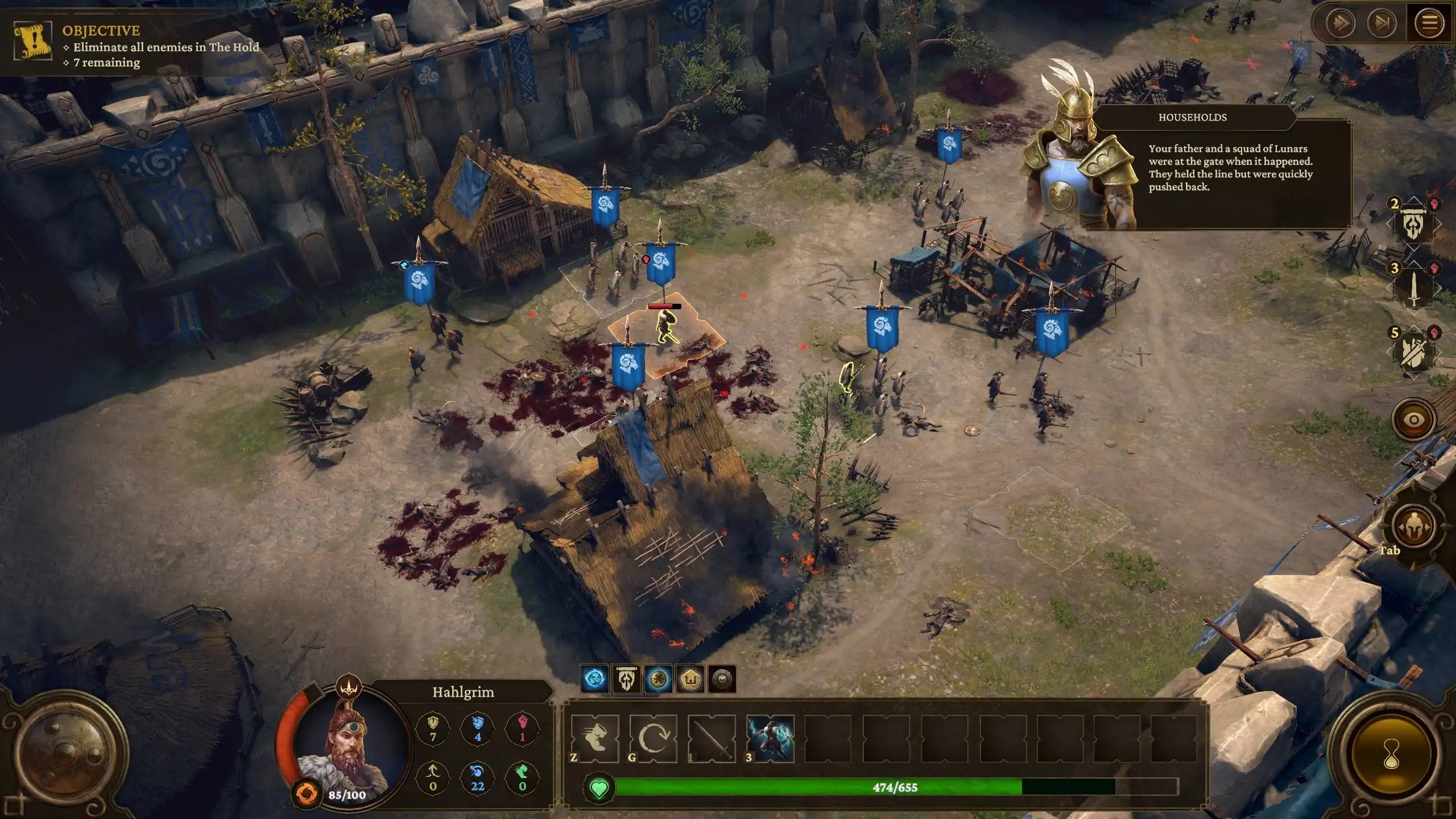Click the golden crown pentagon status icon

(690, 679)
